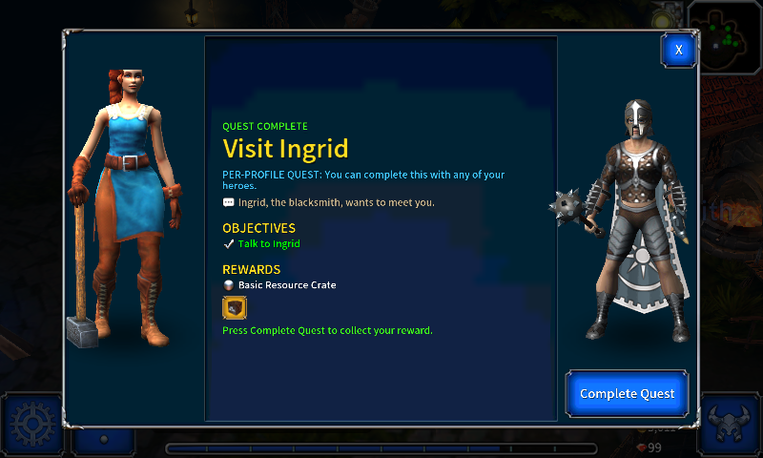The height and width of the screenshot is (458, 763).
Task: Close the quest dialog with X
Action: click(678, 50)
